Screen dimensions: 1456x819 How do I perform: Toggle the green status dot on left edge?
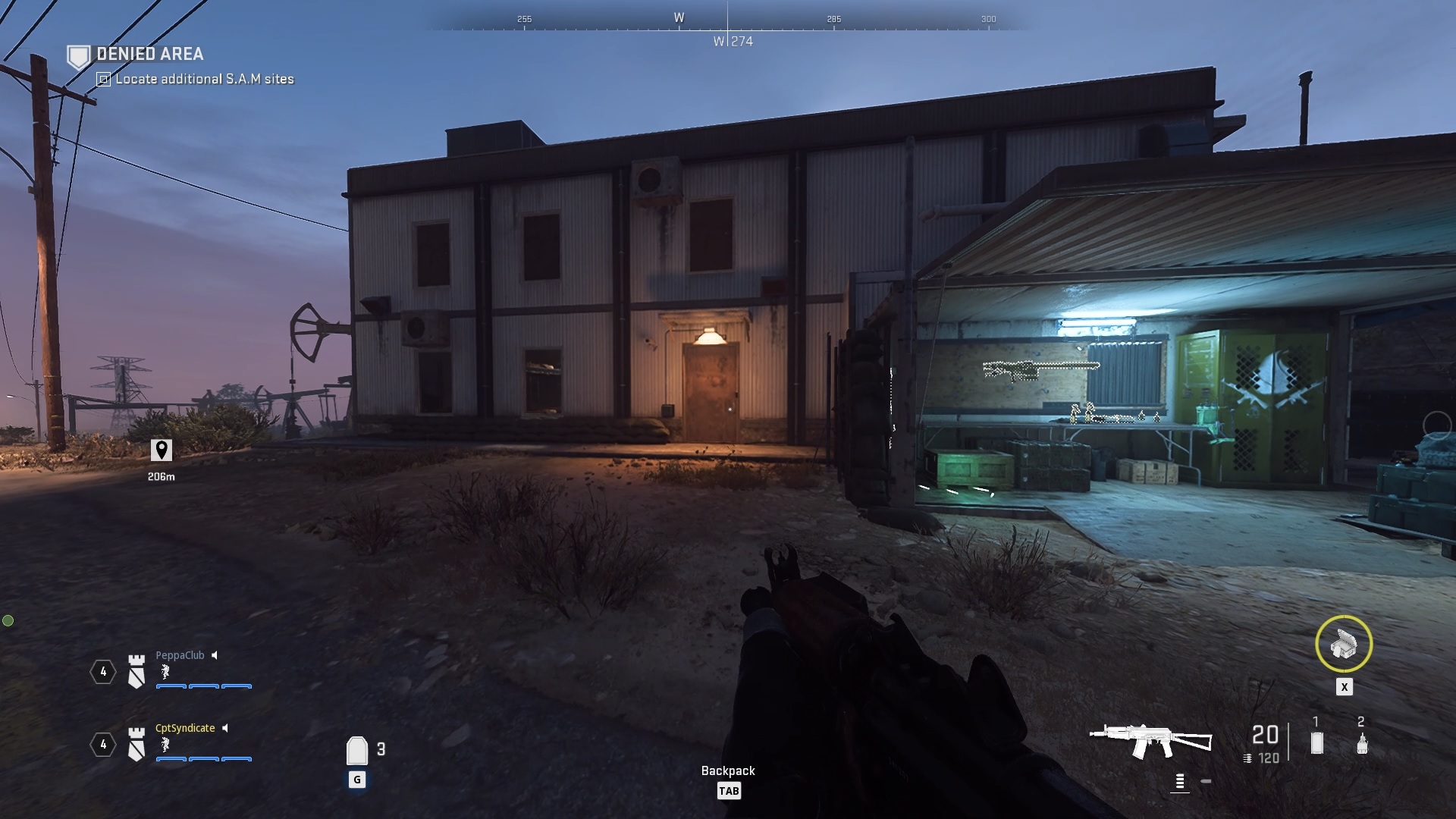8,619
